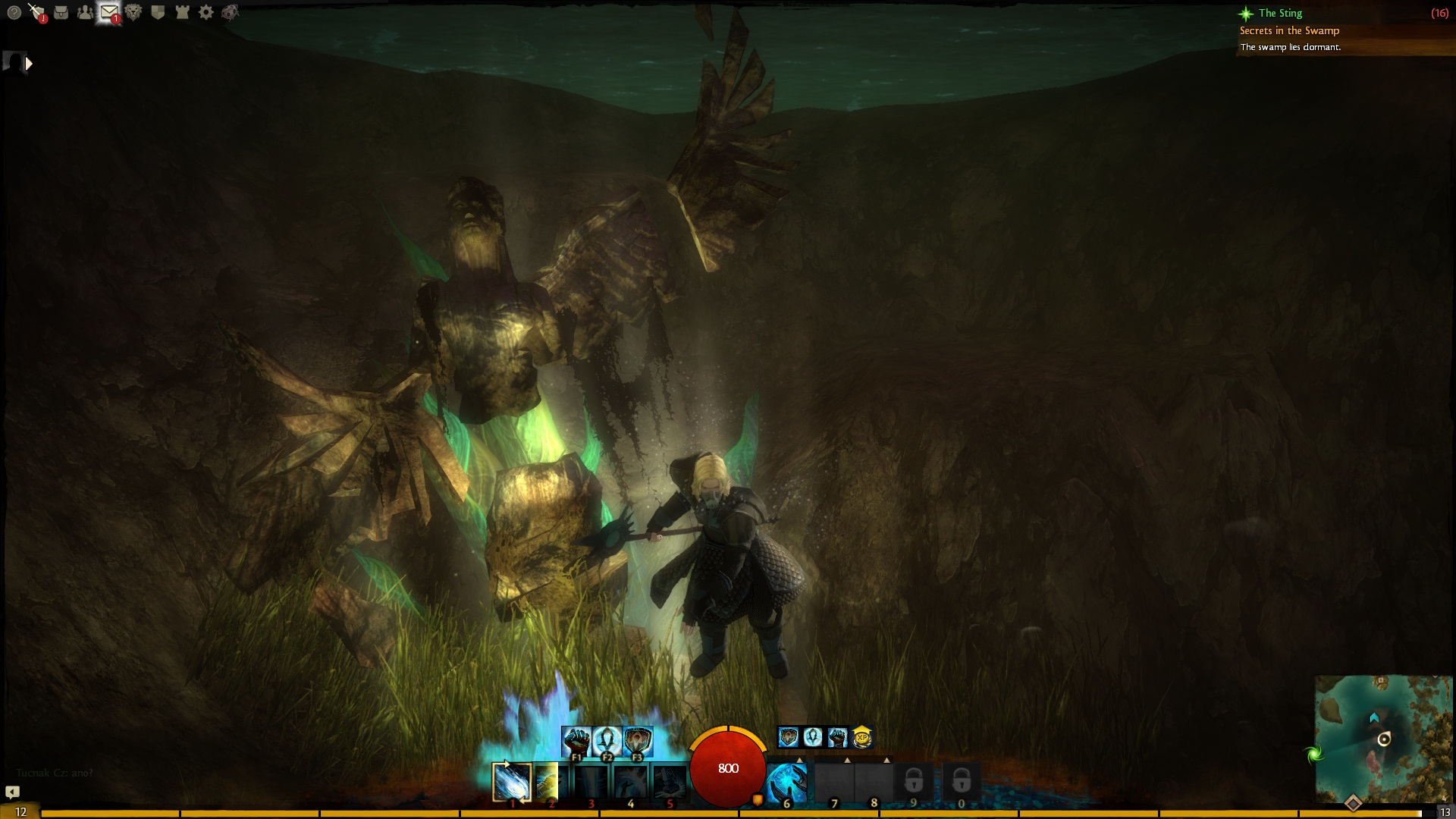
Task: Open the game menu gear icon
Action: (x=206, y=12)
